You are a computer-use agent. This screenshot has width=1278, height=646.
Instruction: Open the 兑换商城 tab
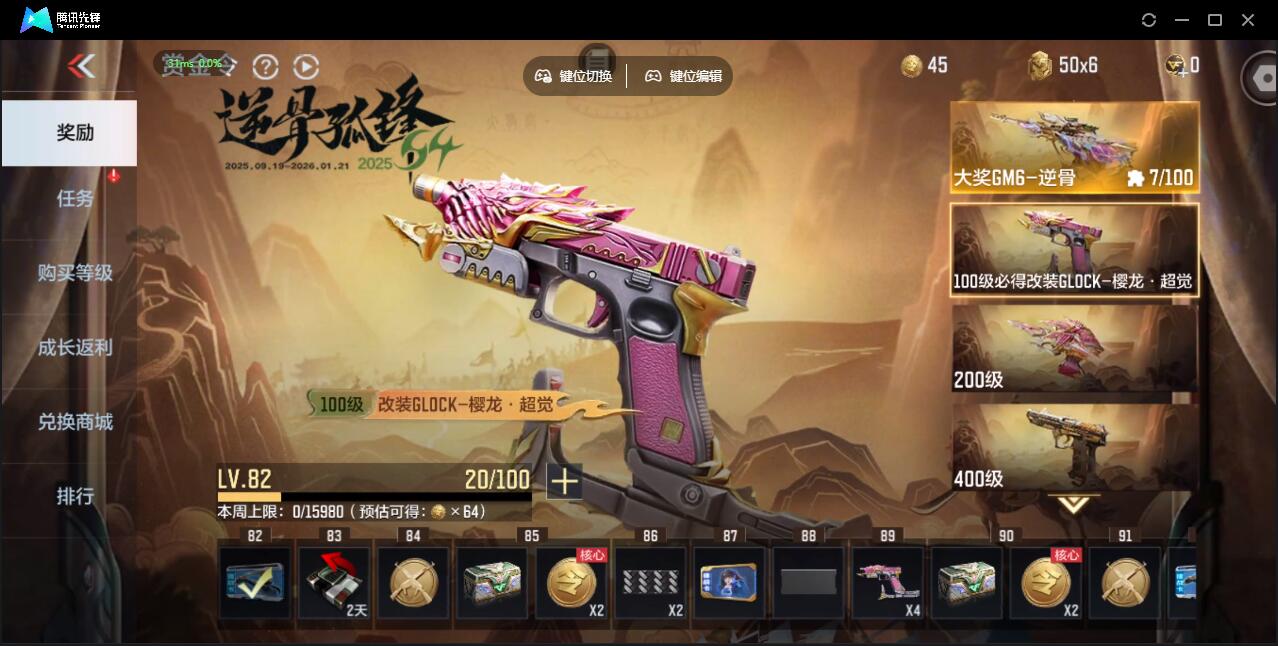point(75,422)
